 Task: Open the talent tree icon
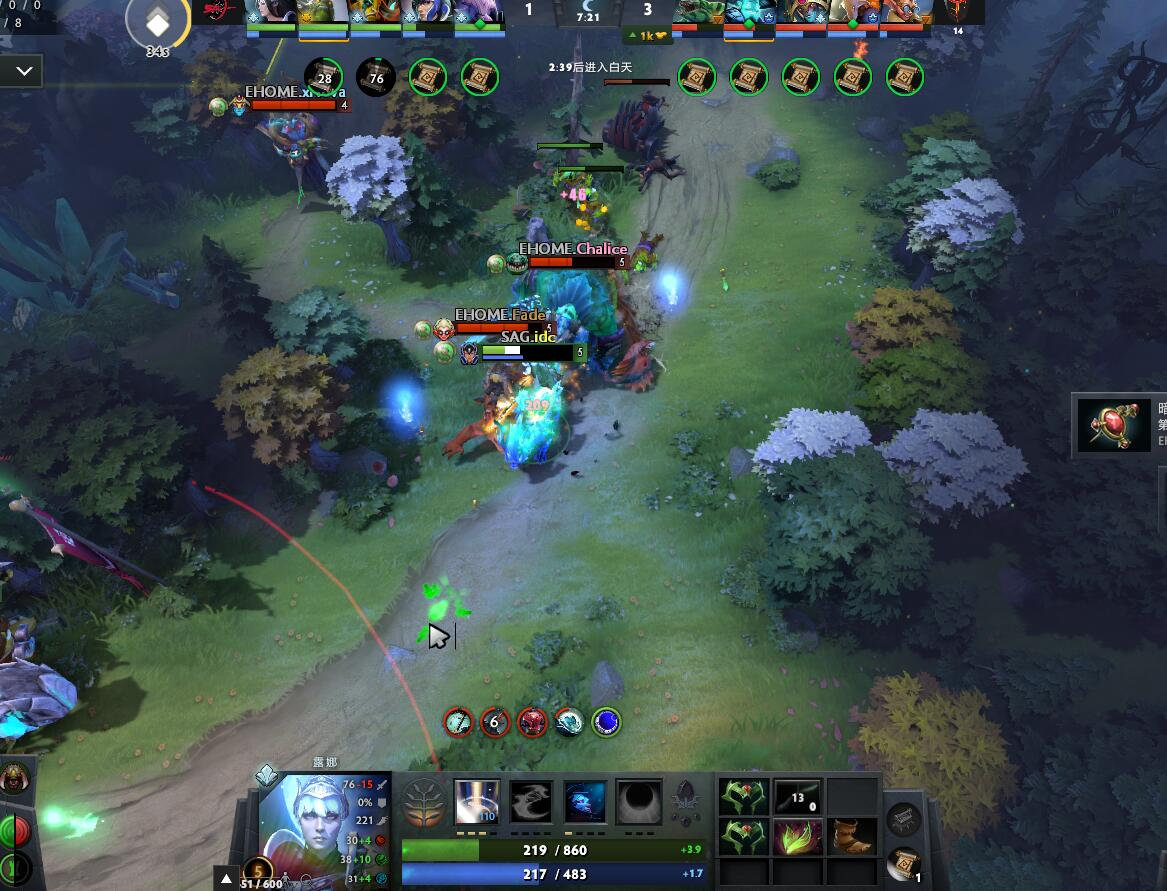[x=423, y=802]
